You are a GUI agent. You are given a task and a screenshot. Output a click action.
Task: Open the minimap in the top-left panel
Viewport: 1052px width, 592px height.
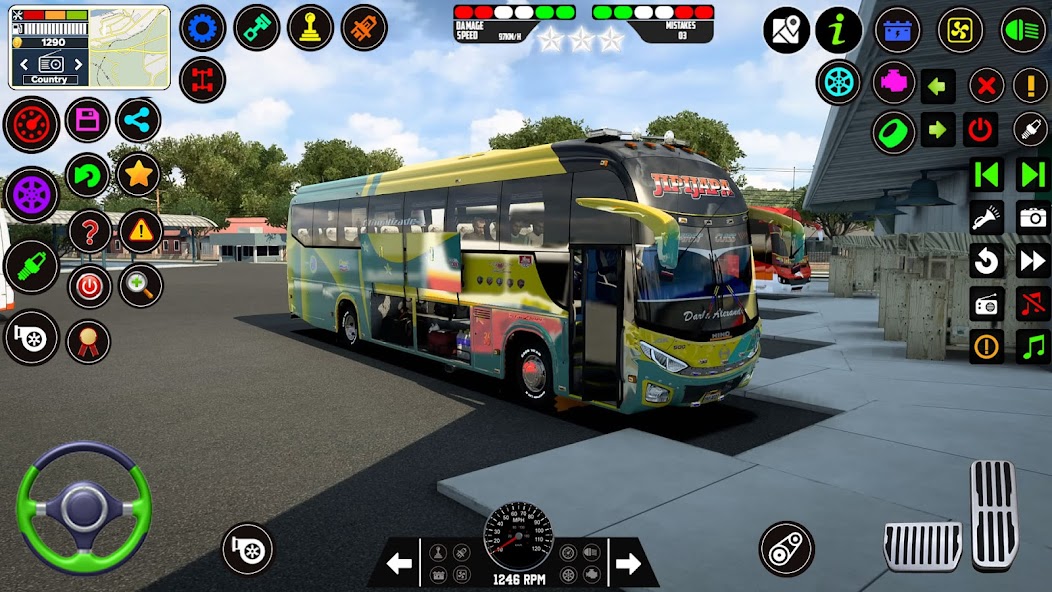click(130, 46)
